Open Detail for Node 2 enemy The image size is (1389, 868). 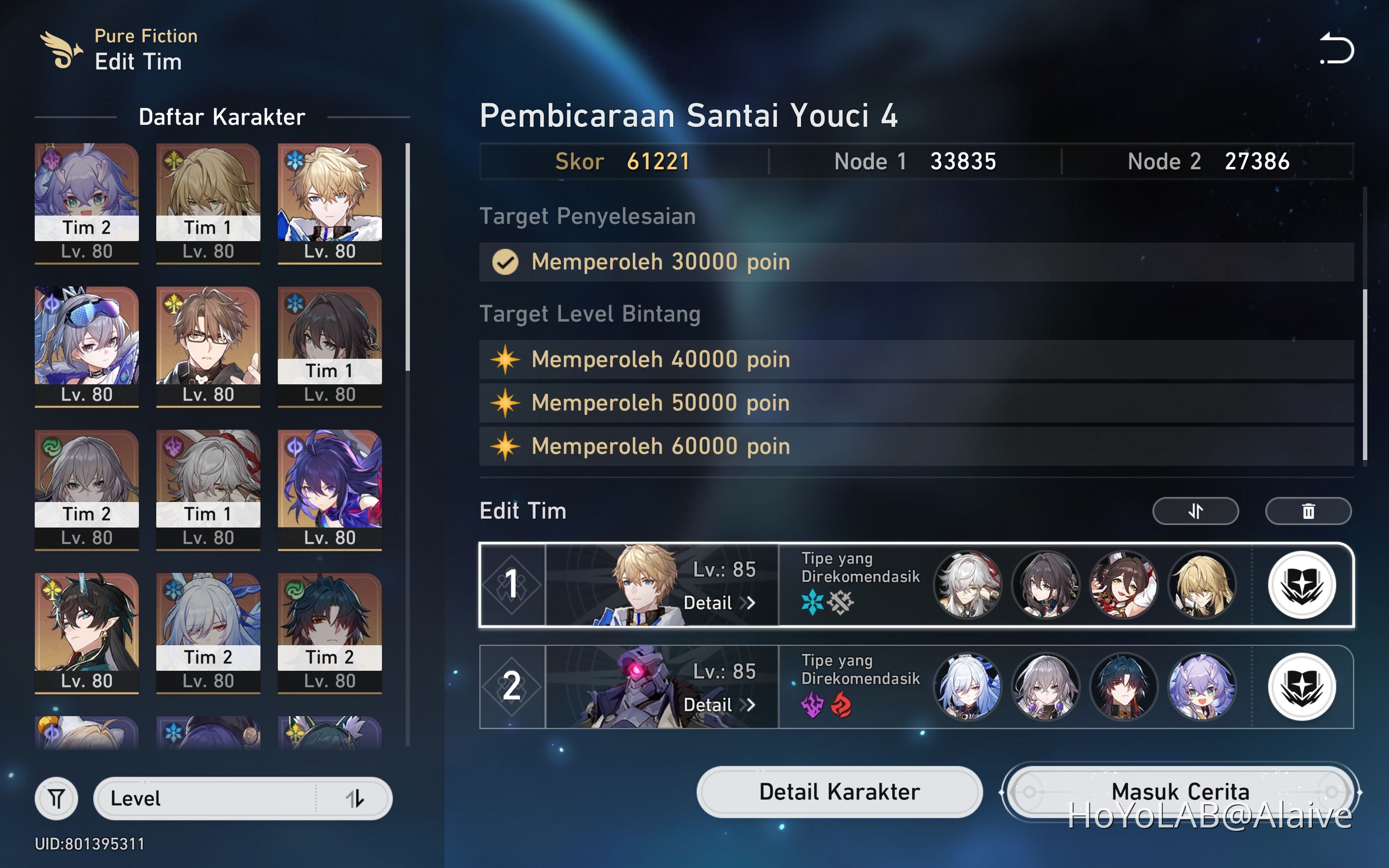tap(719, 705)
